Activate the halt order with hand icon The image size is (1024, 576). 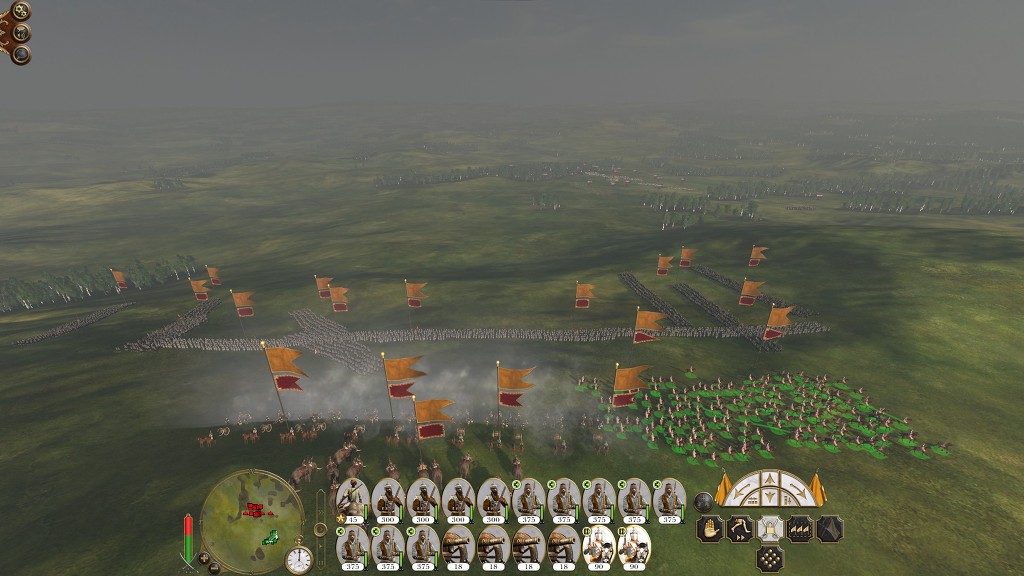click(710, 529)
